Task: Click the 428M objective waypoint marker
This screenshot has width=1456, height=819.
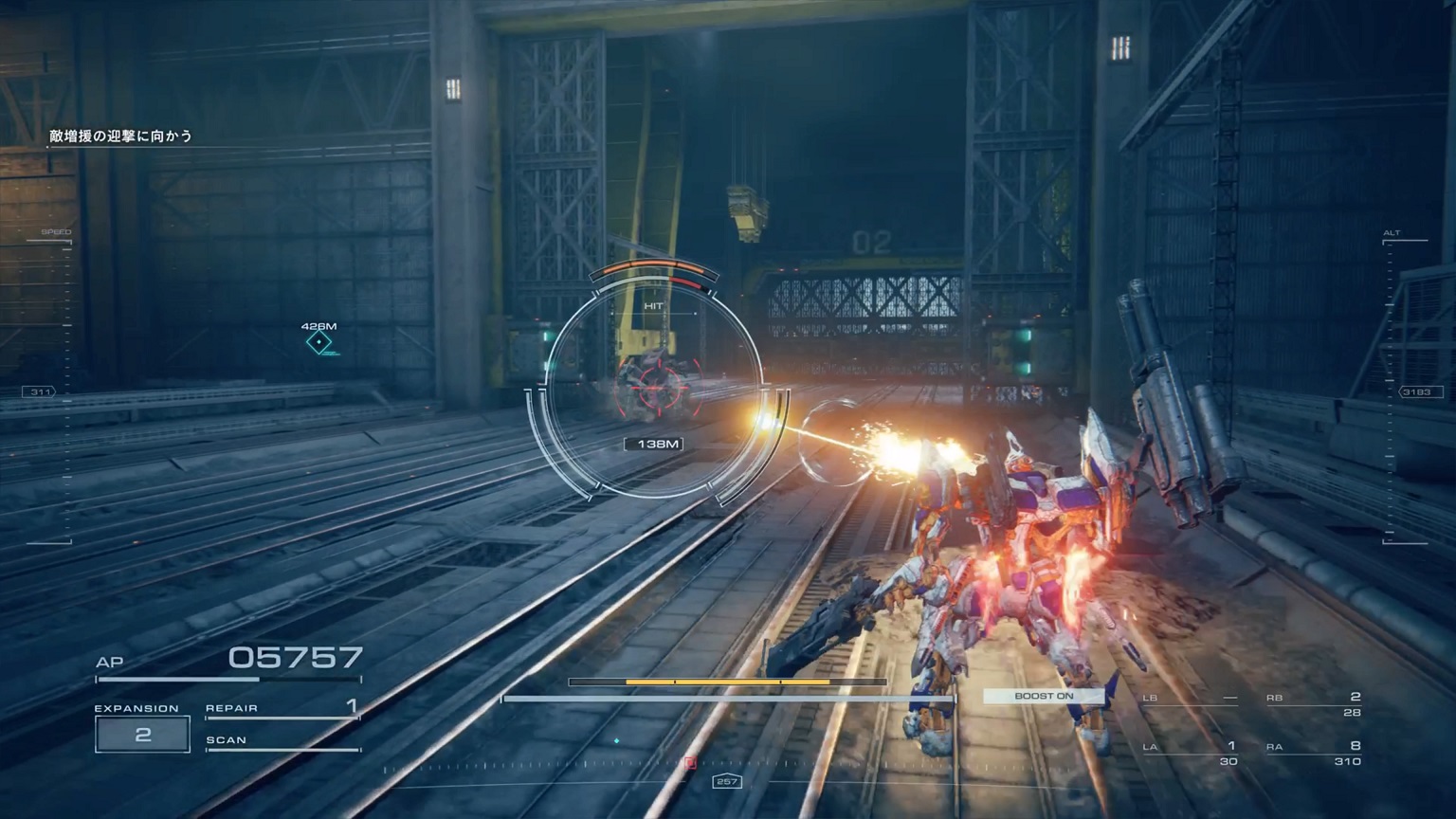Action: click(319, 342)
